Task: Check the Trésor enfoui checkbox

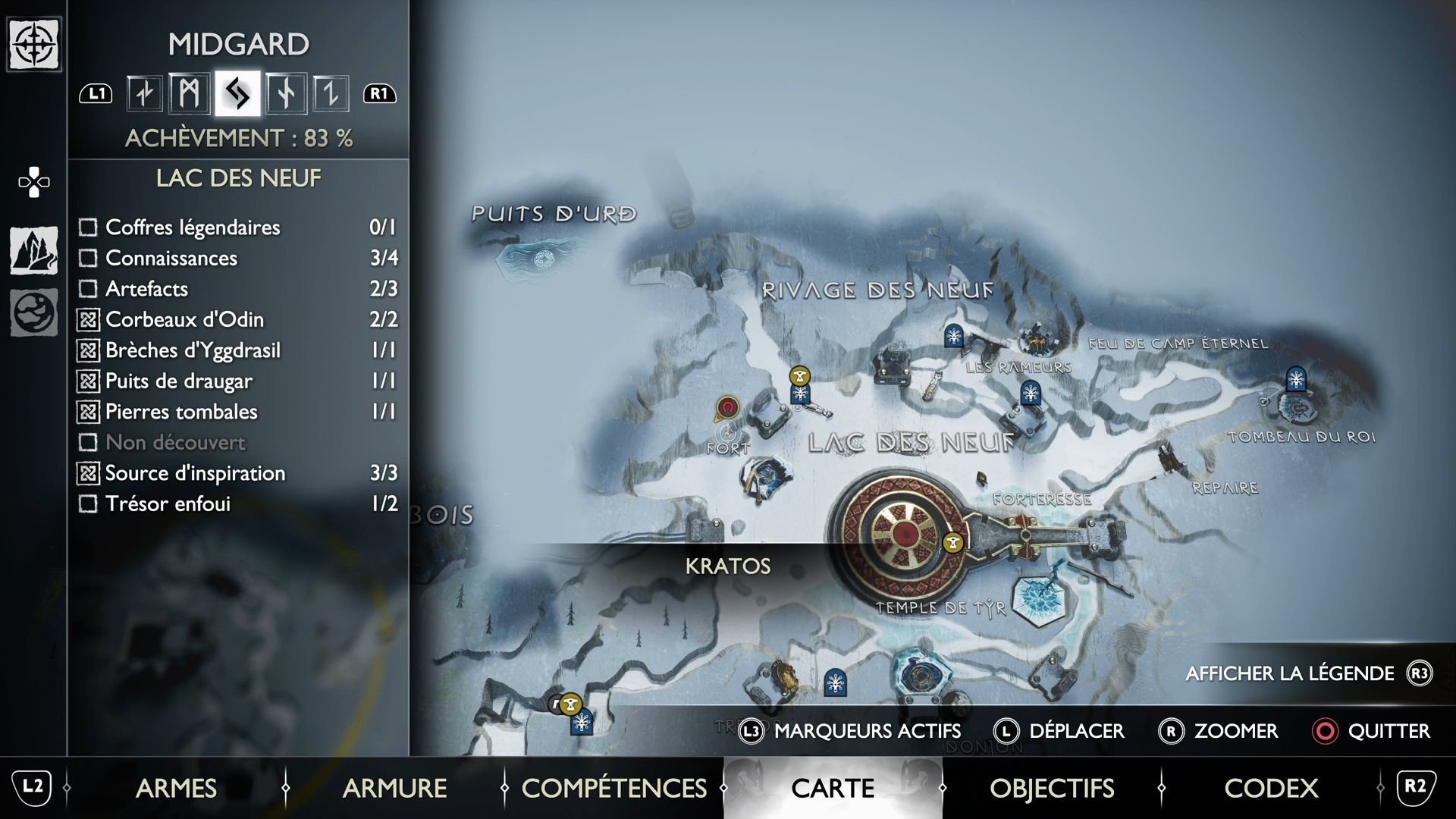Action: [88, 504]
